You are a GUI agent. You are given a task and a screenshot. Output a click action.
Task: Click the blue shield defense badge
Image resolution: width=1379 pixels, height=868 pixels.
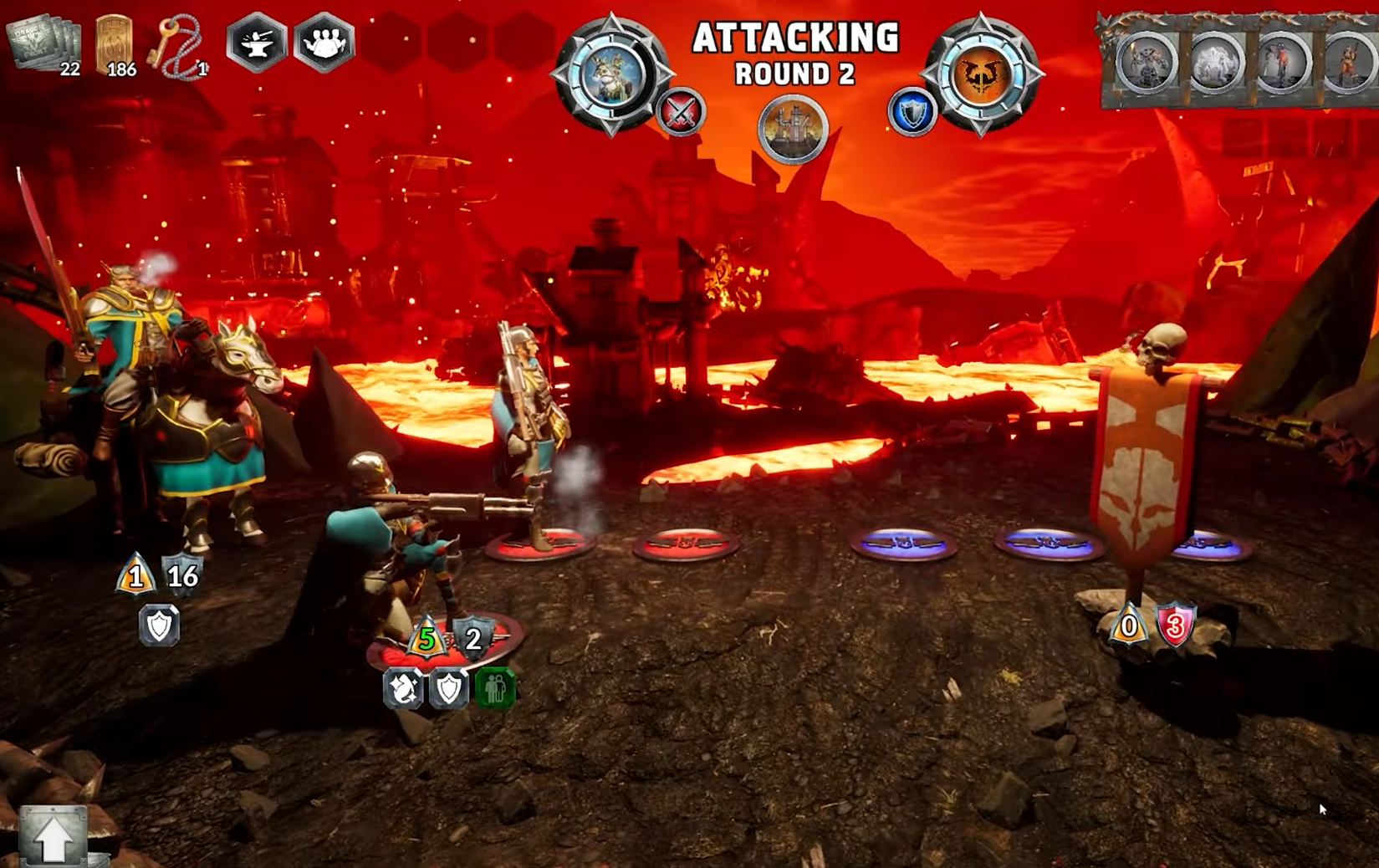[x=912, y=112]
